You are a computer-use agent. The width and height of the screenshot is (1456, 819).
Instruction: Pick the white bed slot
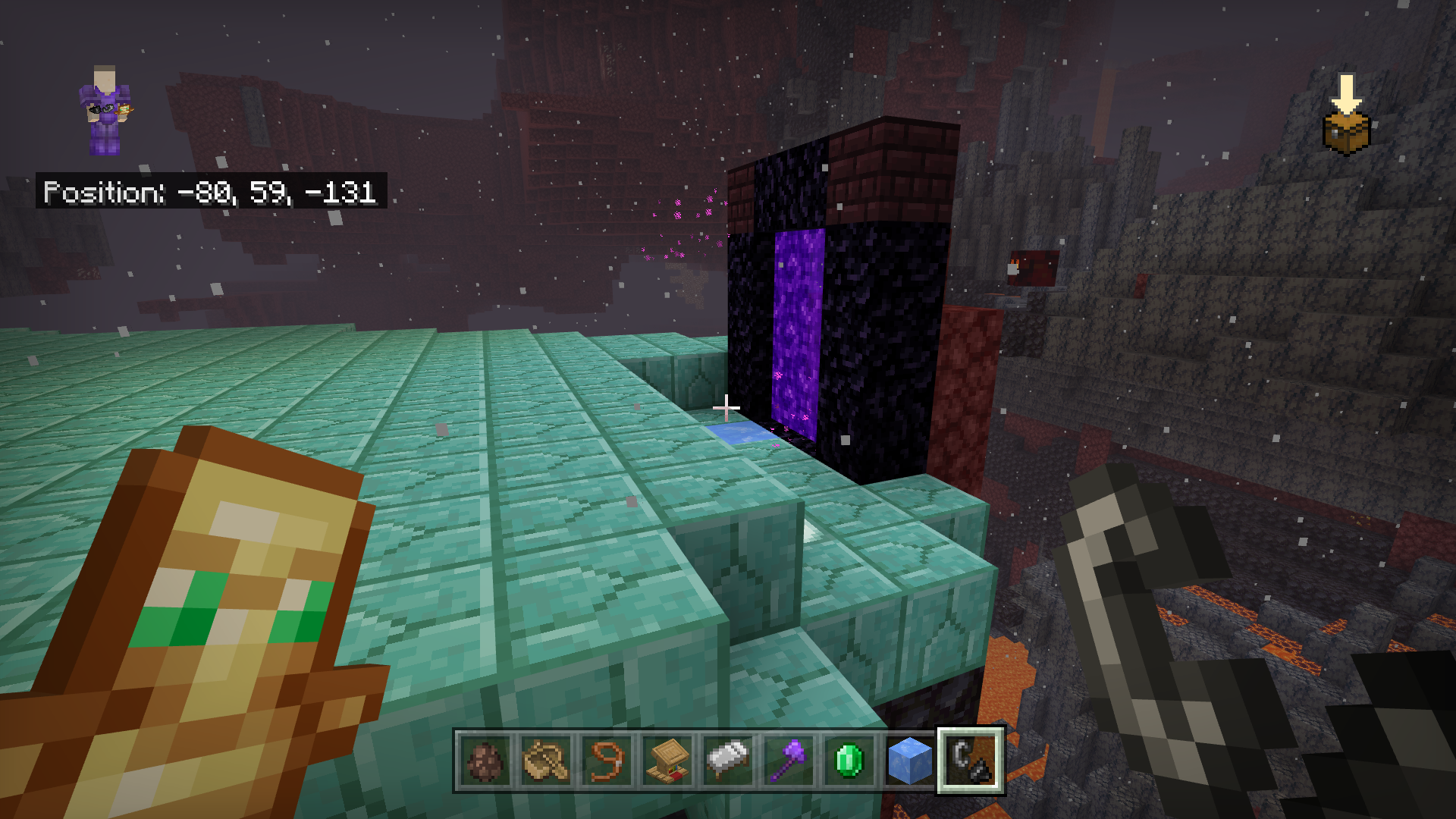click(x=728, y=761)
